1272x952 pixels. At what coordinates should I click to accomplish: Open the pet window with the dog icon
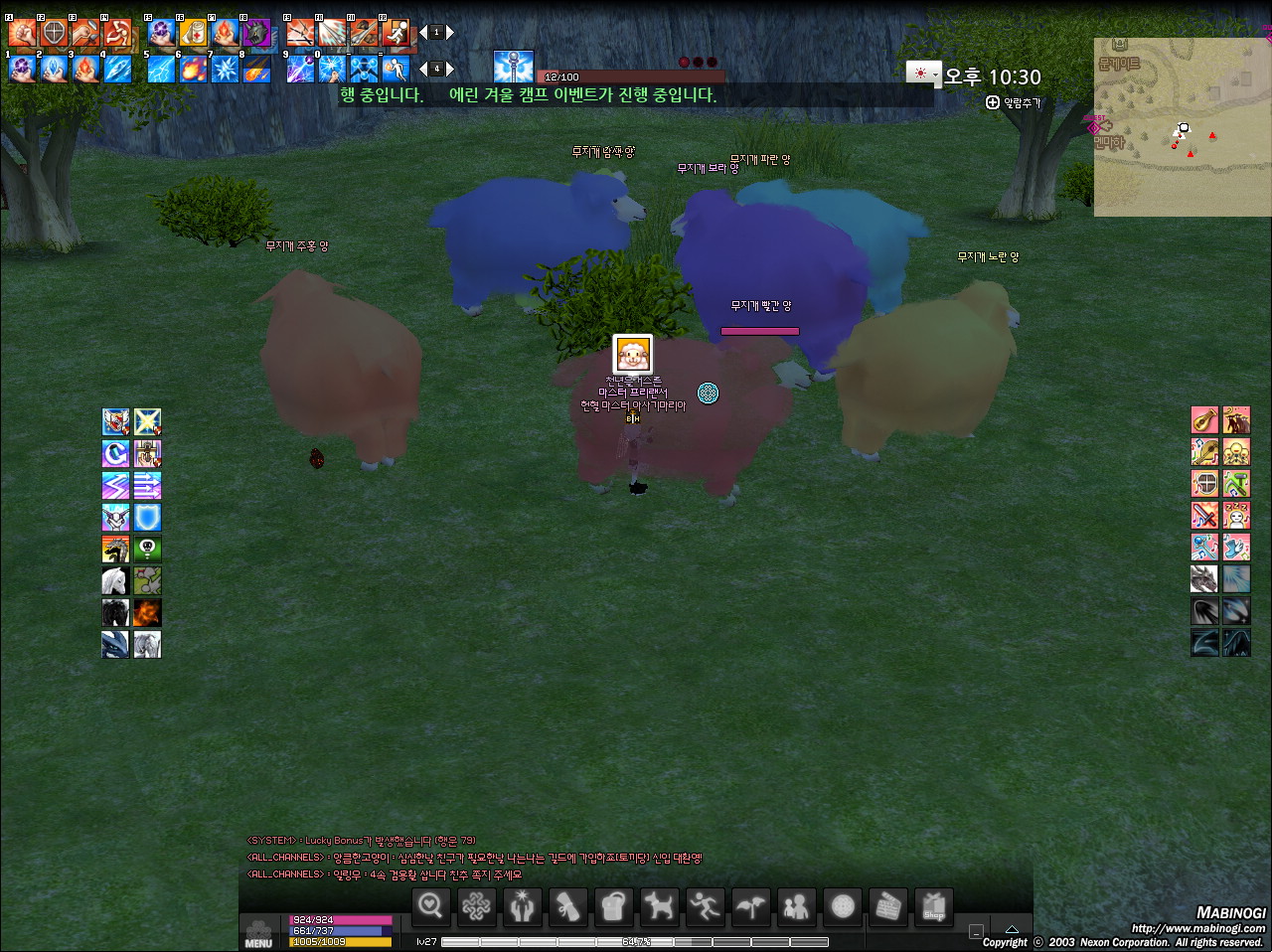(x=659, y=906)
